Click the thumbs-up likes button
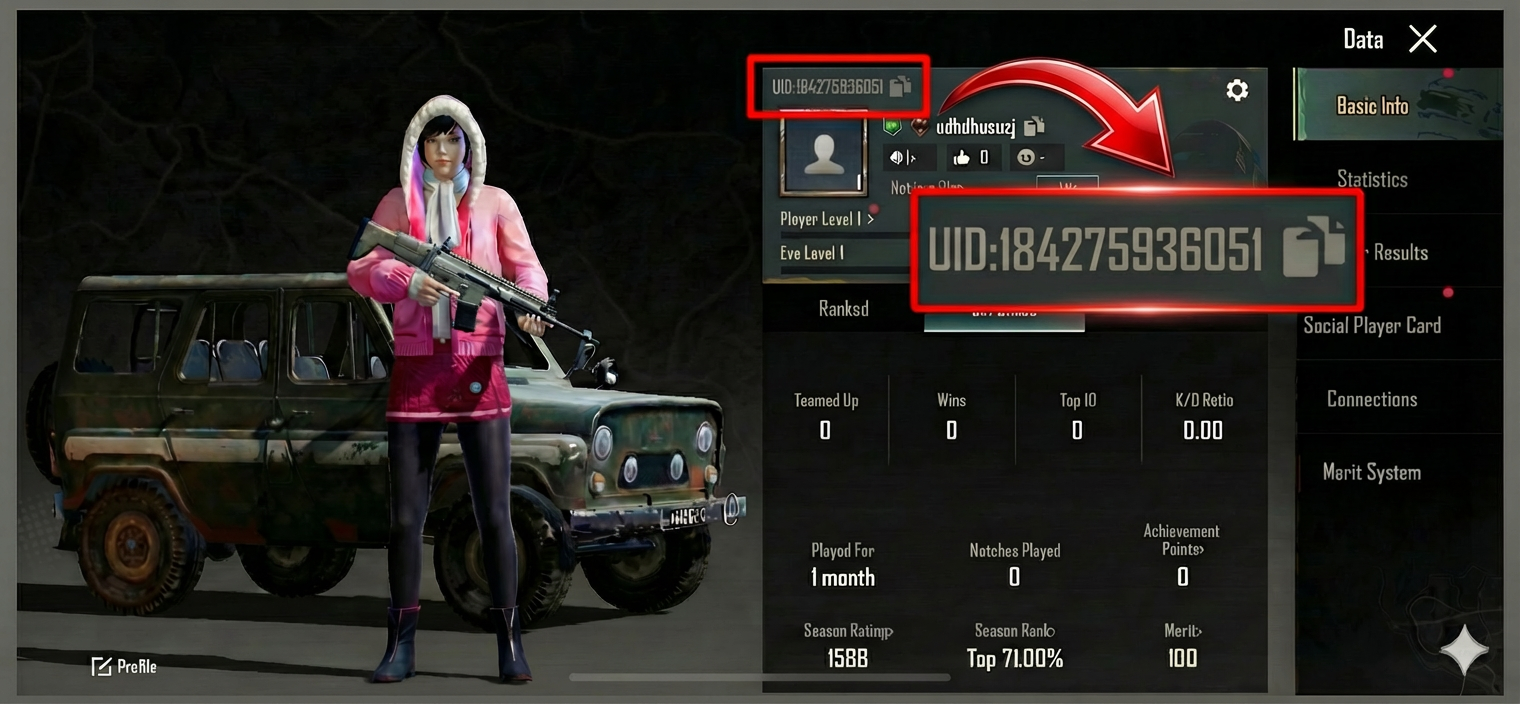 coord(971,157)
